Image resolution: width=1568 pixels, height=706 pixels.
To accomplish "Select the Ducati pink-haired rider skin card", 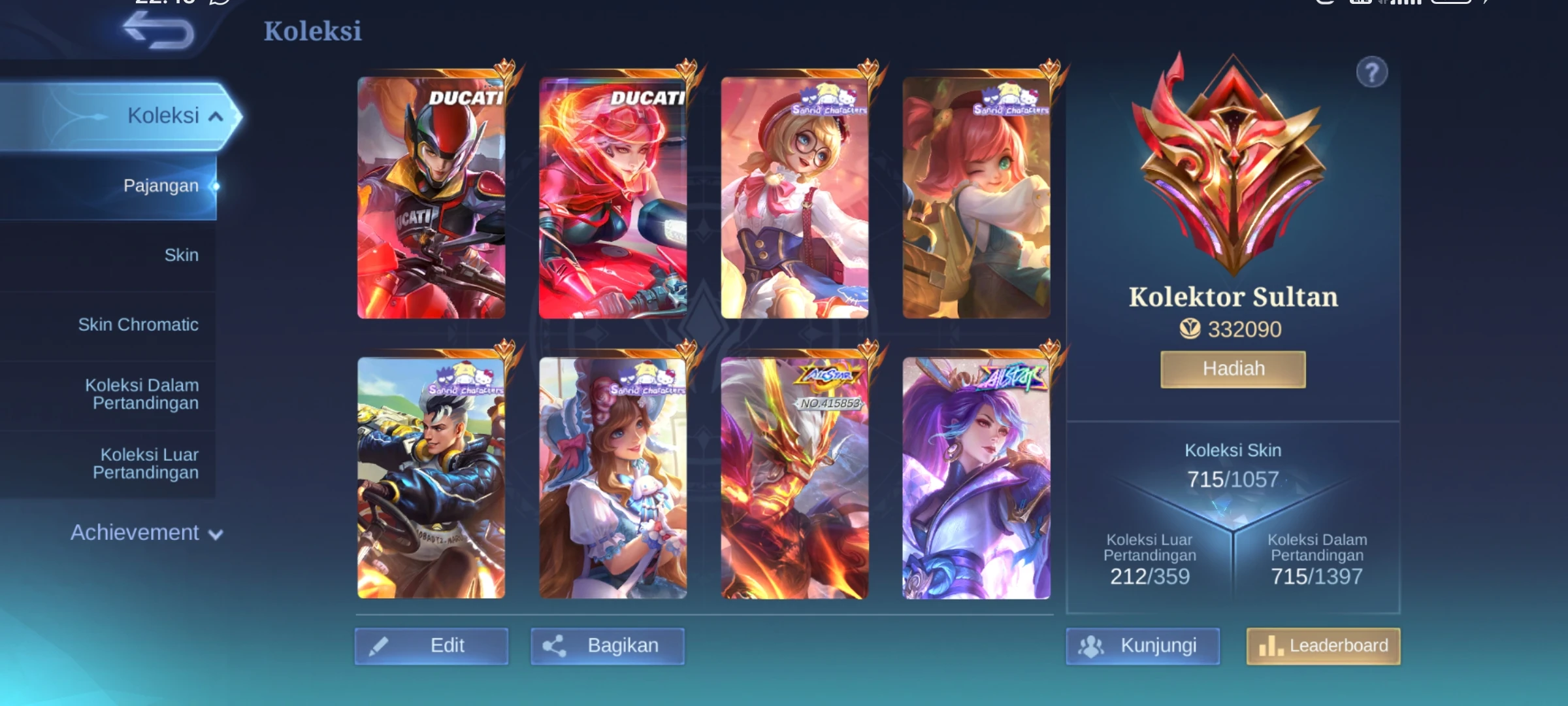I will [613, 197].
